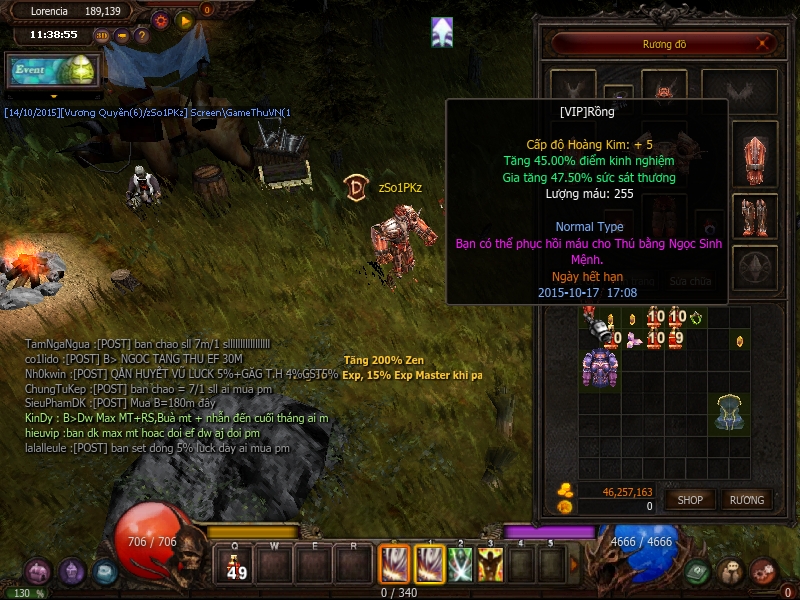Select the green skill in hotbar slot 2
The image size is (800, 600).
(x=460, y=565)
